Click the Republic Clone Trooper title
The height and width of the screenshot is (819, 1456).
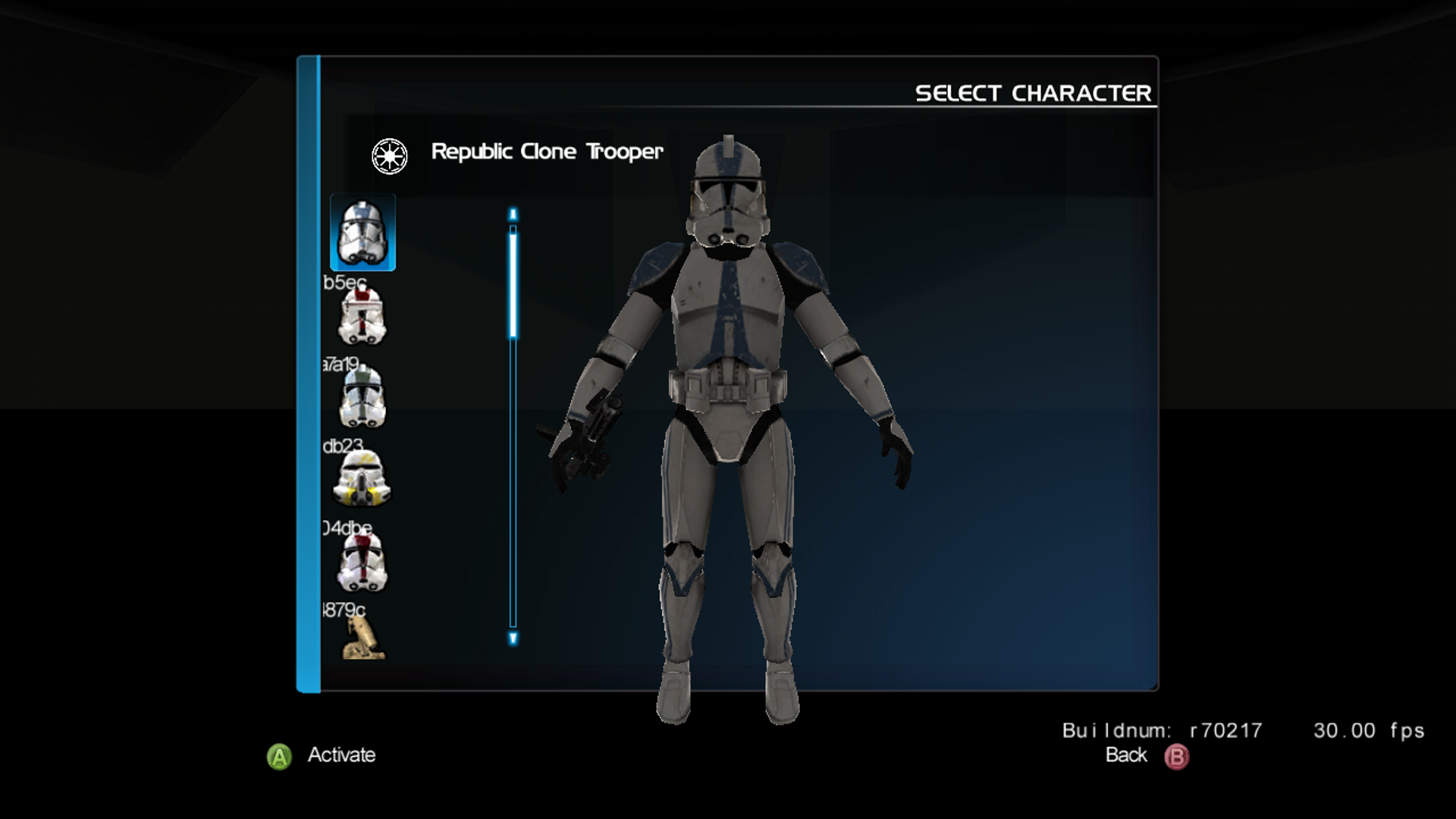[547, 152]
